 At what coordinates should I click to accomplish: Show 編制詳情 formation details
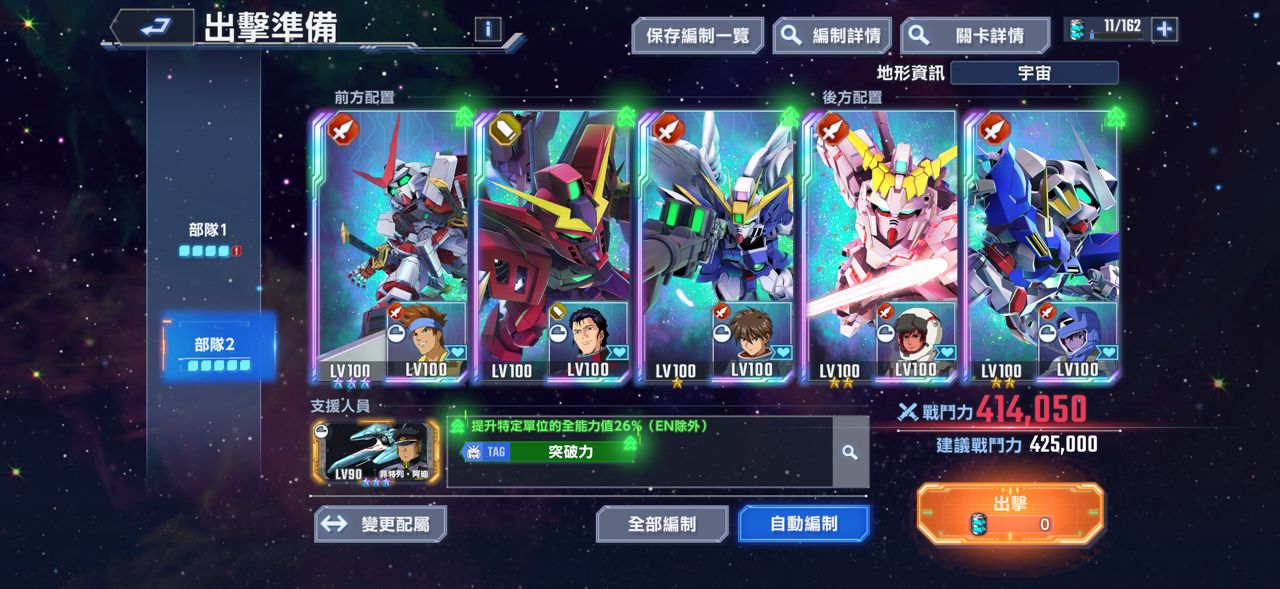[833, 36]
